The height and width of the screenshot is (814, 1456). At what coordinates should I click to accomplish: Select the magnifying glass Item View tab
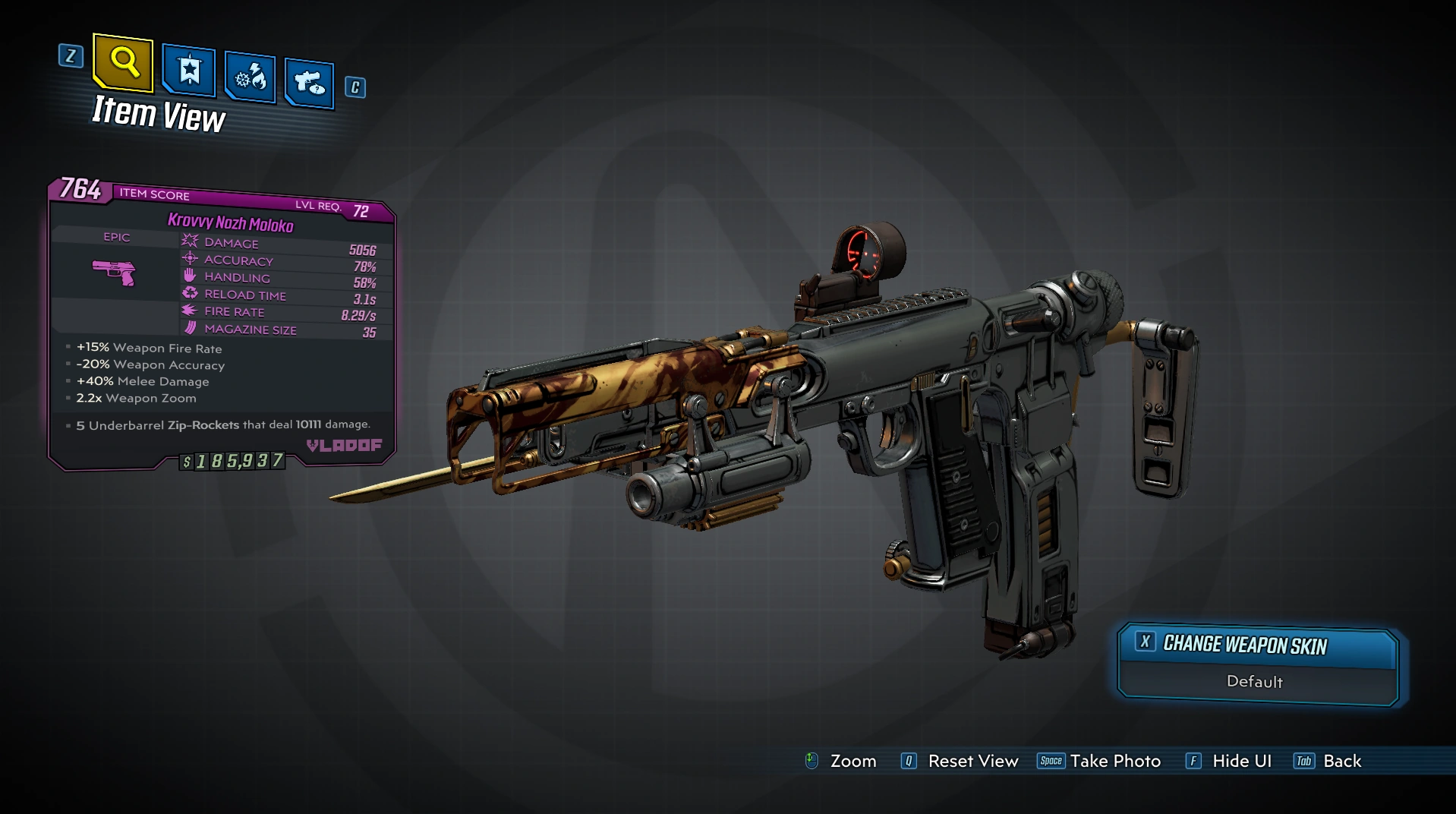[x=123, y=62]
